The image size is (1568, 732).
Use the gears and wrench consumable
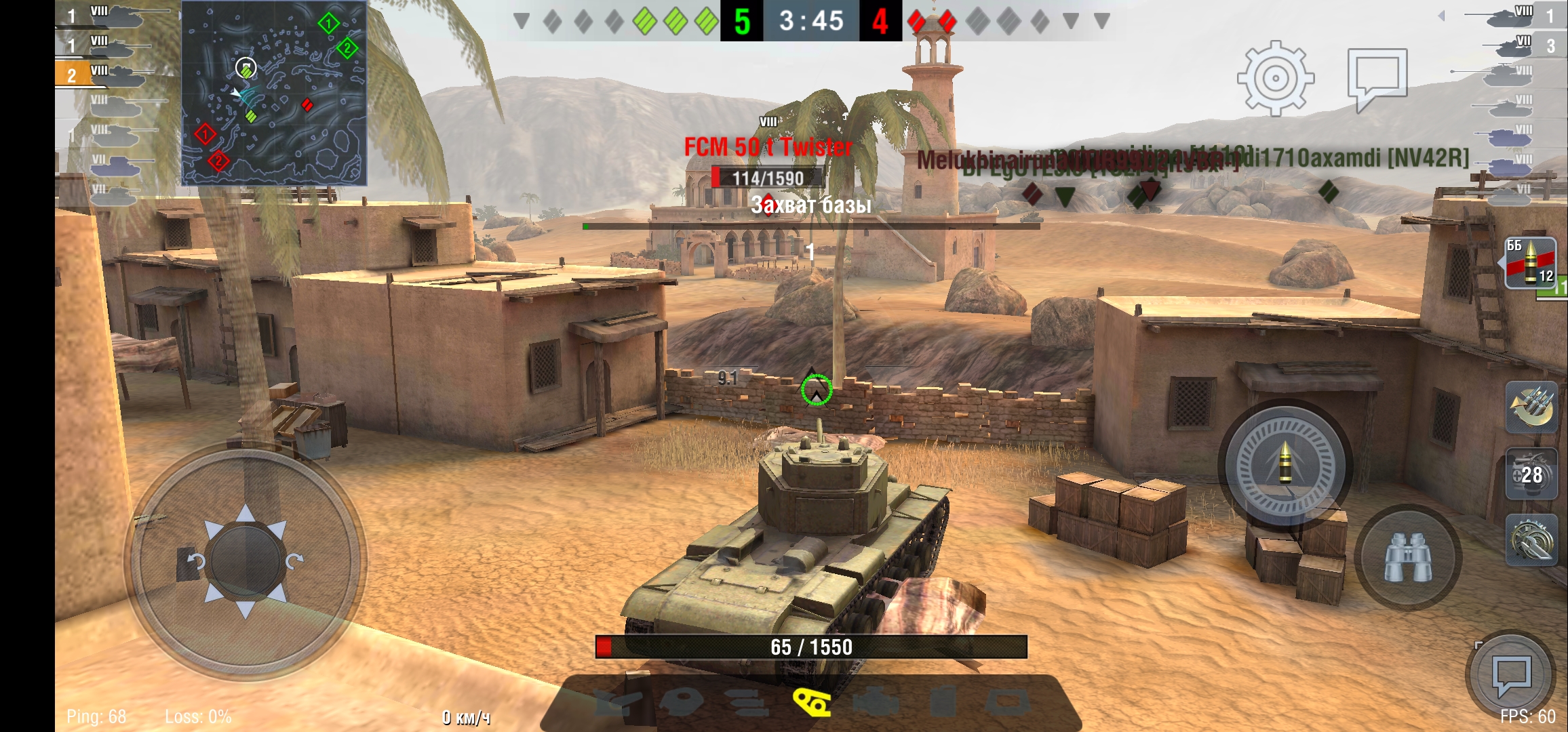1531,540
